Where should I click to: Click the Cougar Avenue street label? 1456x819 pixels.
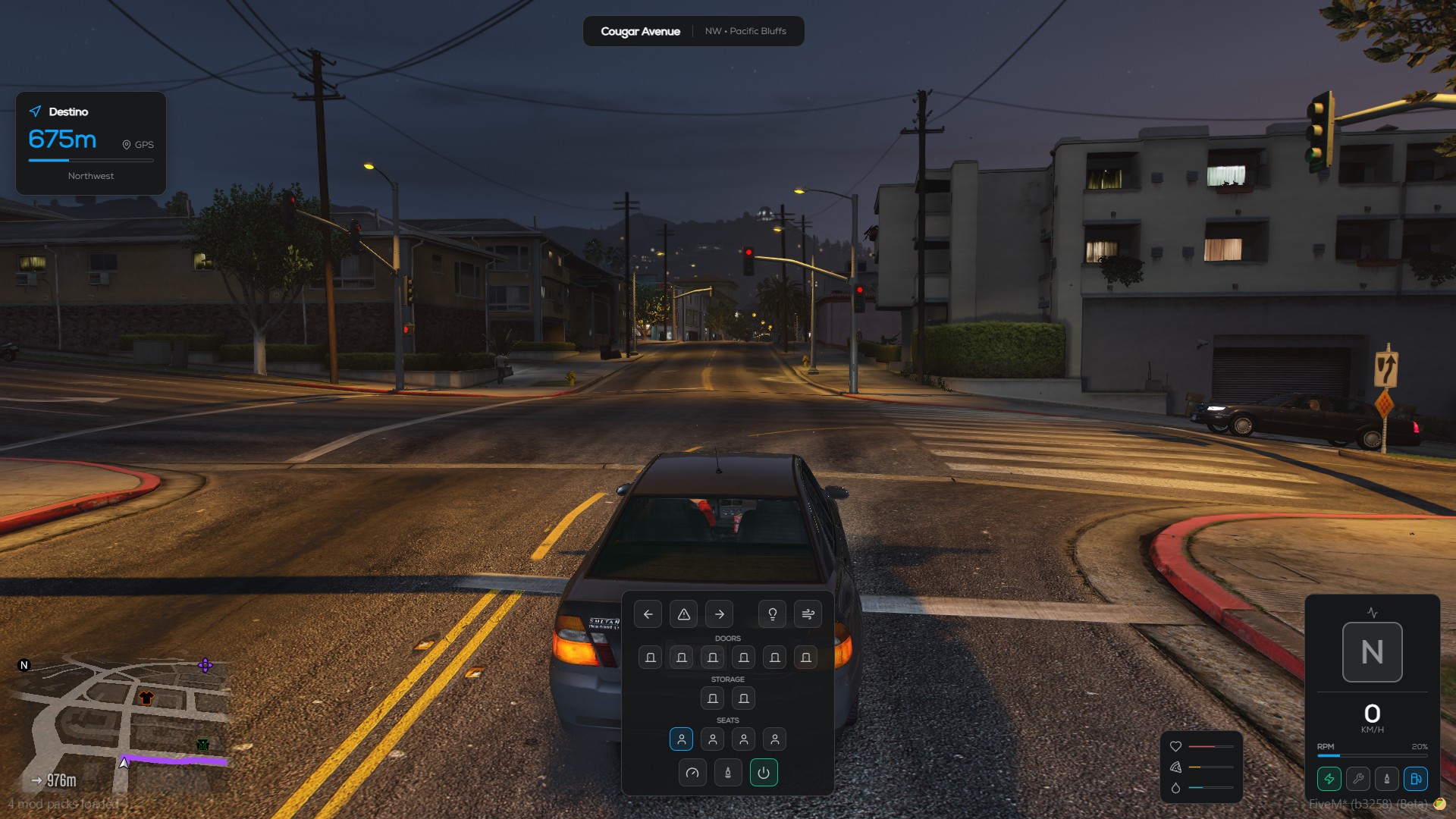640,31
